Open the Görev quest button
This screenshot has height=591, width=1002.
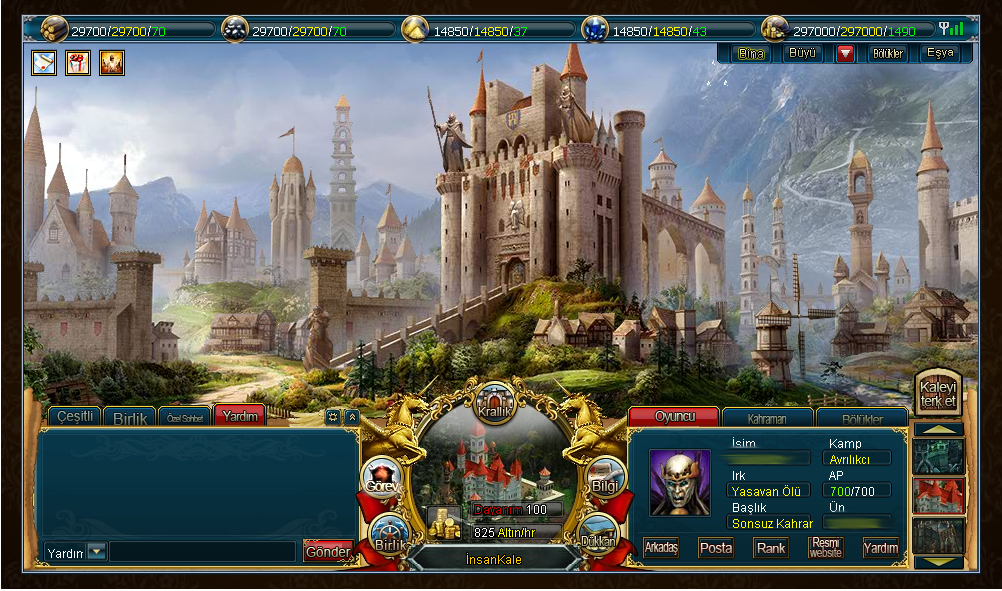[x=383, y=479]
